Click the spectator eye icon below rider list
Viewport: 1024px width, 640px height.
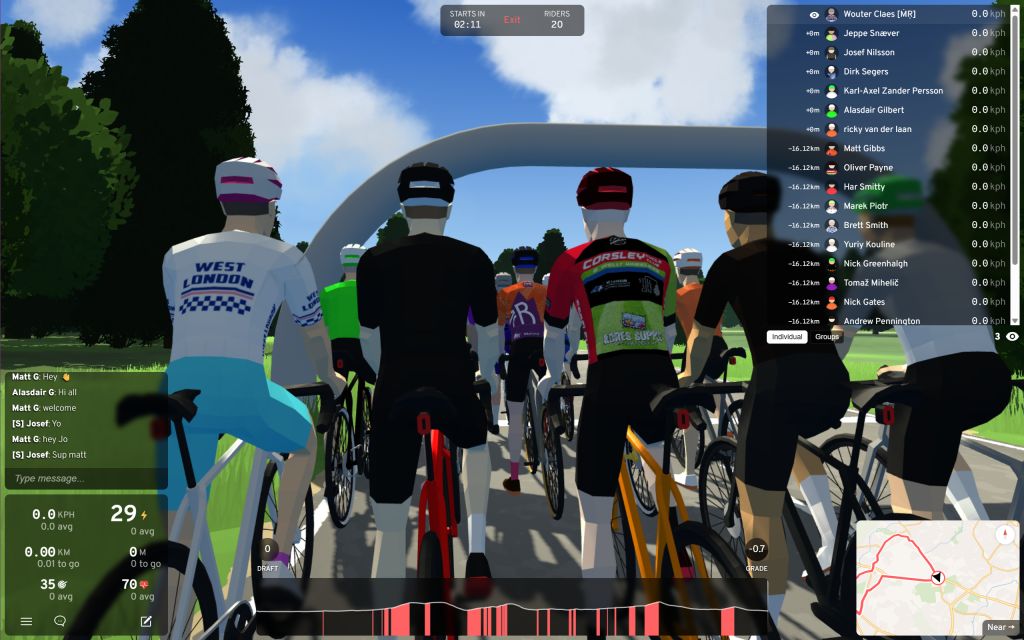pyautogui.click(x=1012, y=337)
